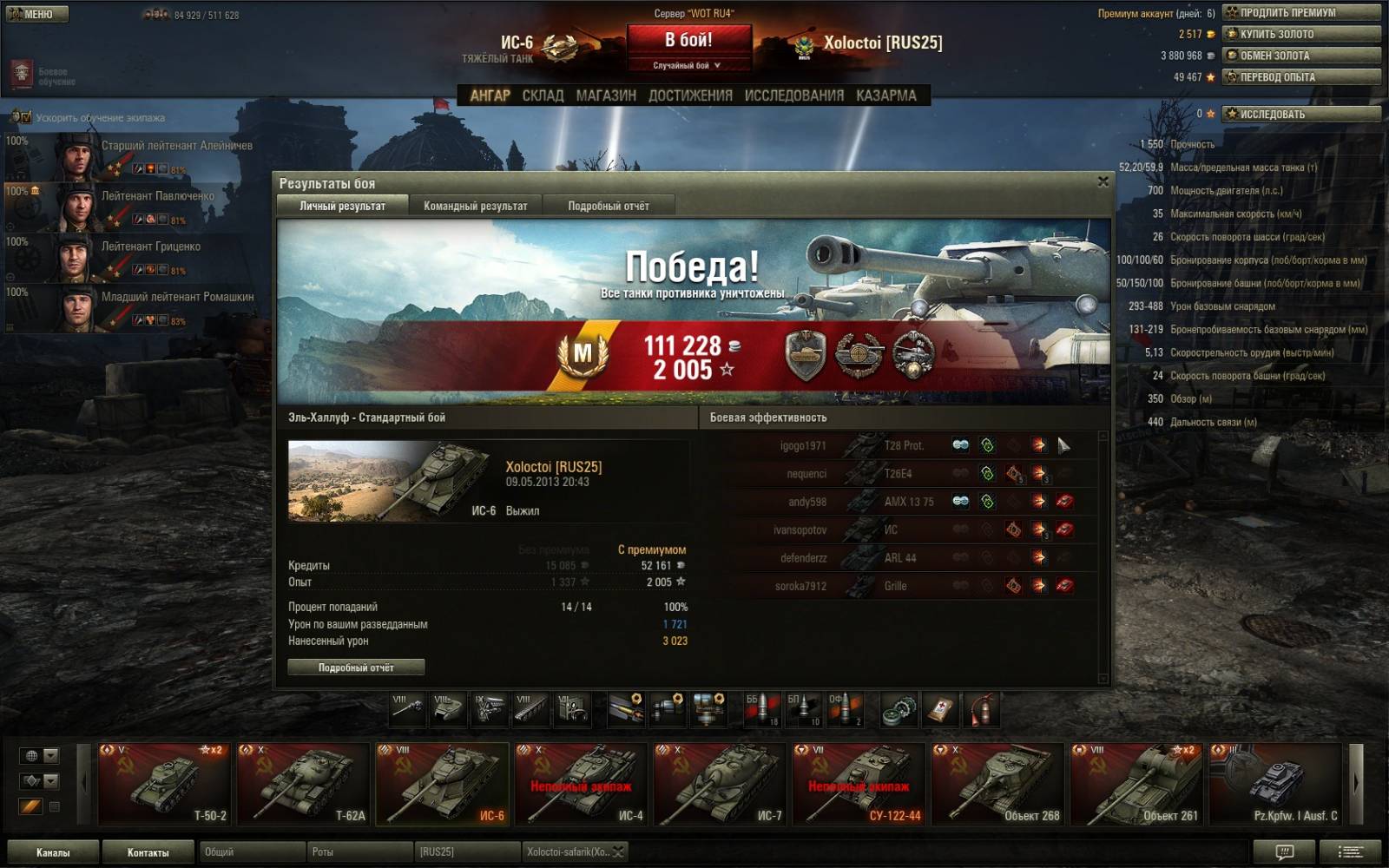Click the Подробный отчёт button below stats

pyautogui.click(x=356, y=667)
